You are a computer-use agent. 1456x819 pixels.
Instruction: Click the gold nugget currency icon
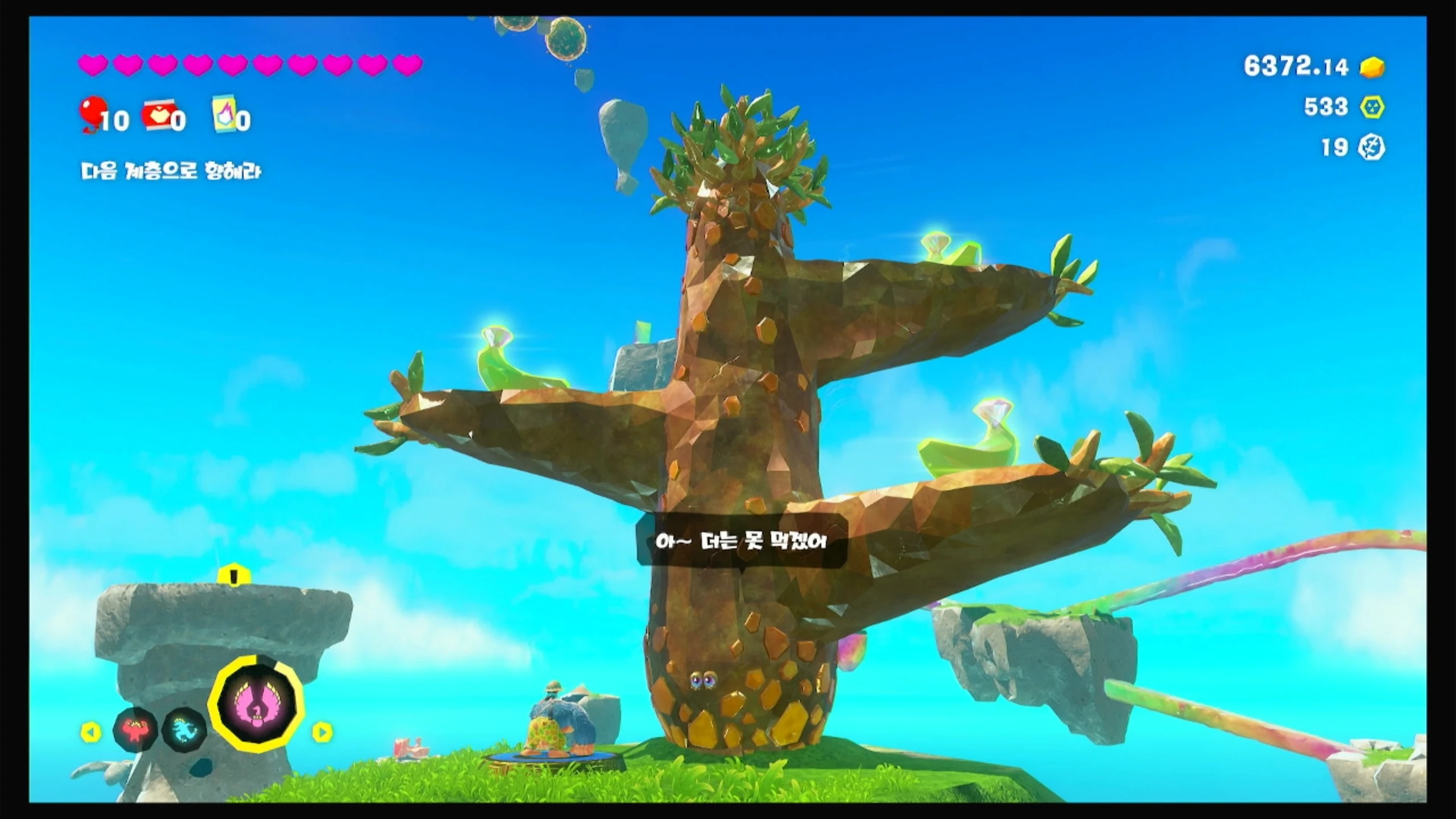click(x=1372, y=67)
